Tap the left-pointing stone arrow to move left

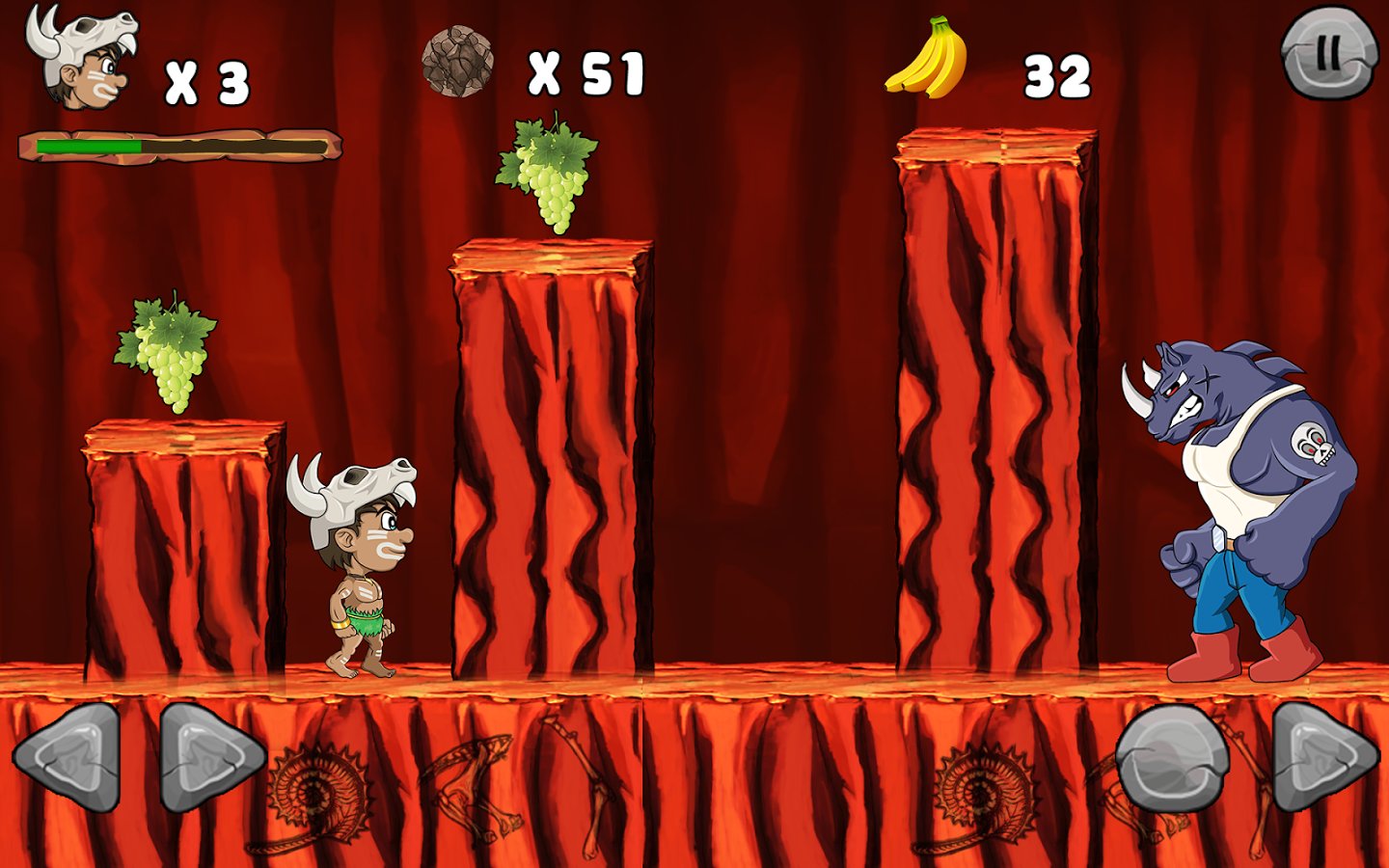[x=69, y=756]
